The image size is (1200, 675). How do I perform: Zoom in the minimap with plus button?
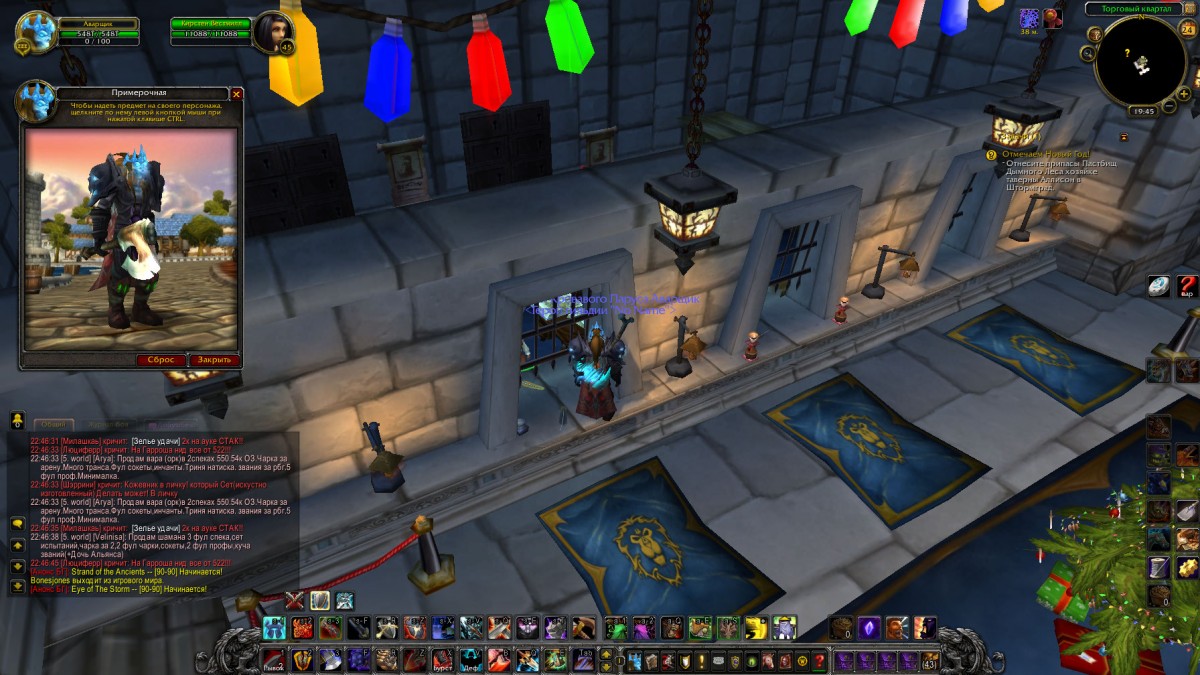pos(1184,93)
